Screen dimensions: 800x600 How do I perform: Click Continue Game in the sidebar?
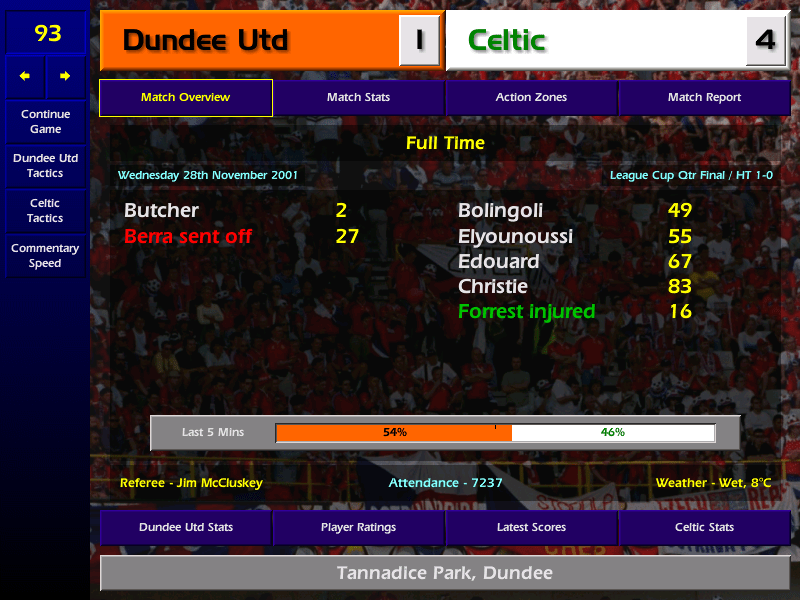(x=45, y=122)
